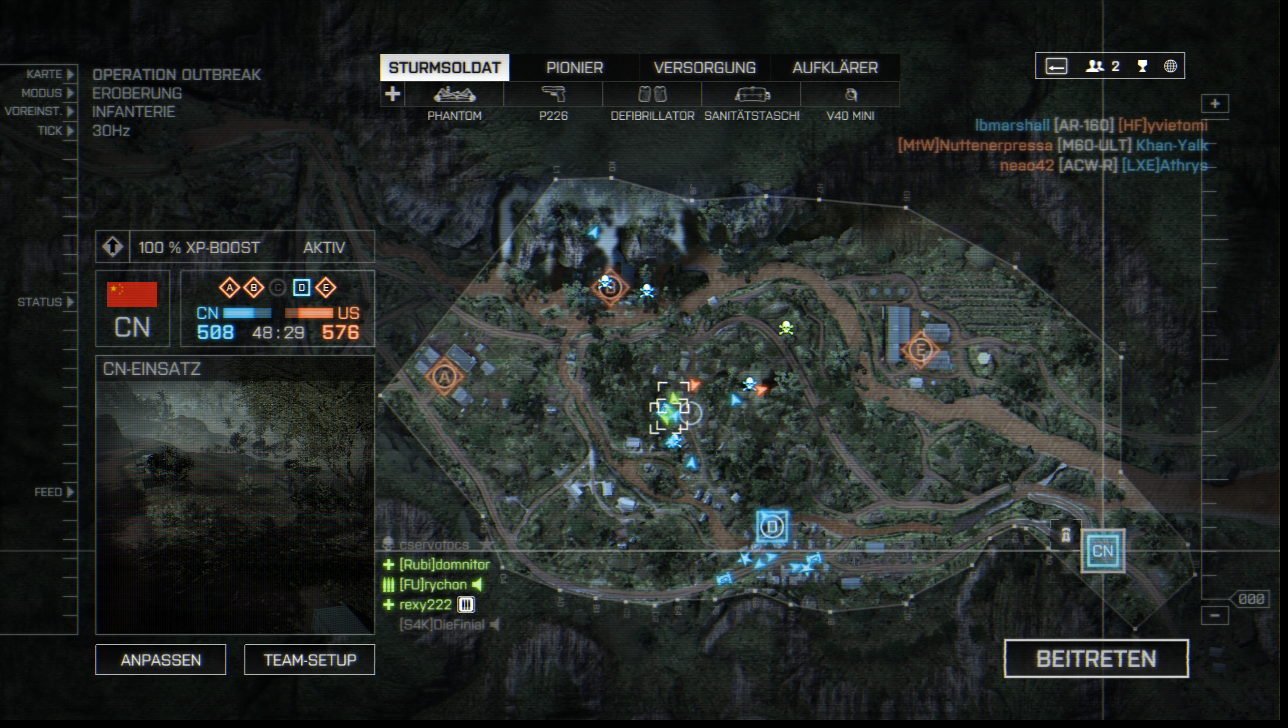Open the scoreboard trophy icon
1288x728 pixels.
(1142, 66)
